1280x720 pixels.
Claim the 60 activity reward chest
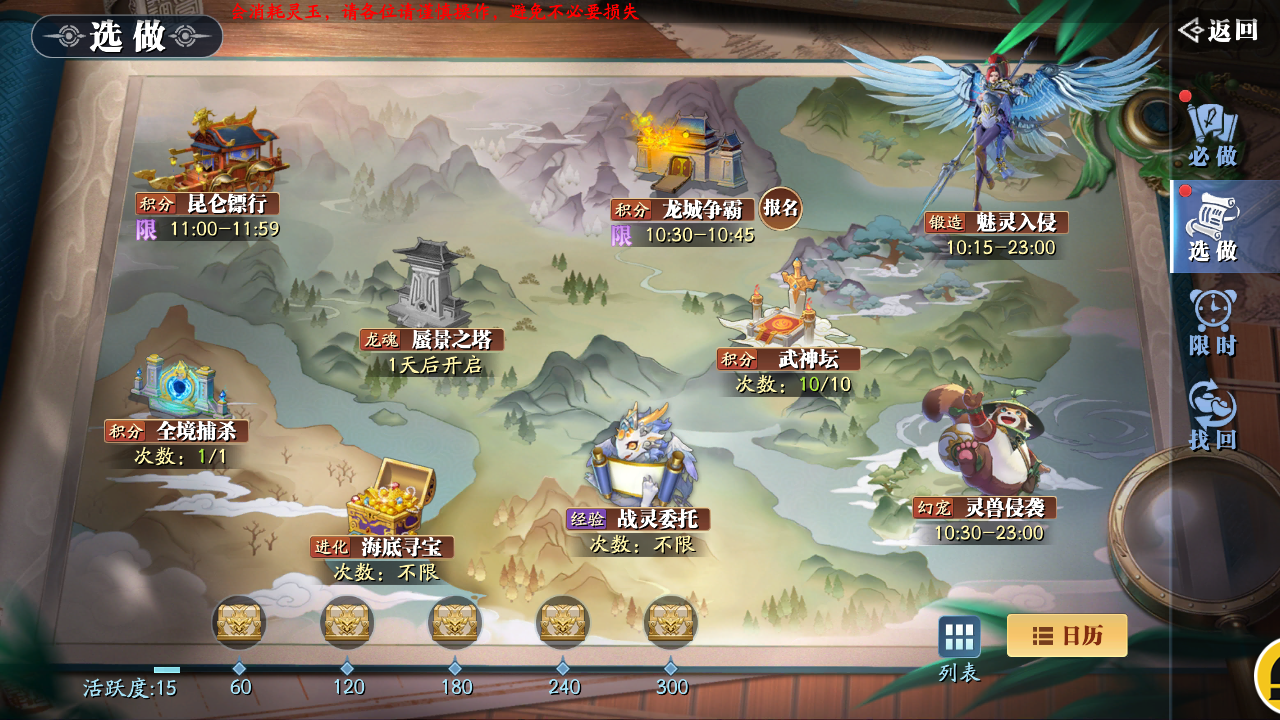[x=239, y=622]
